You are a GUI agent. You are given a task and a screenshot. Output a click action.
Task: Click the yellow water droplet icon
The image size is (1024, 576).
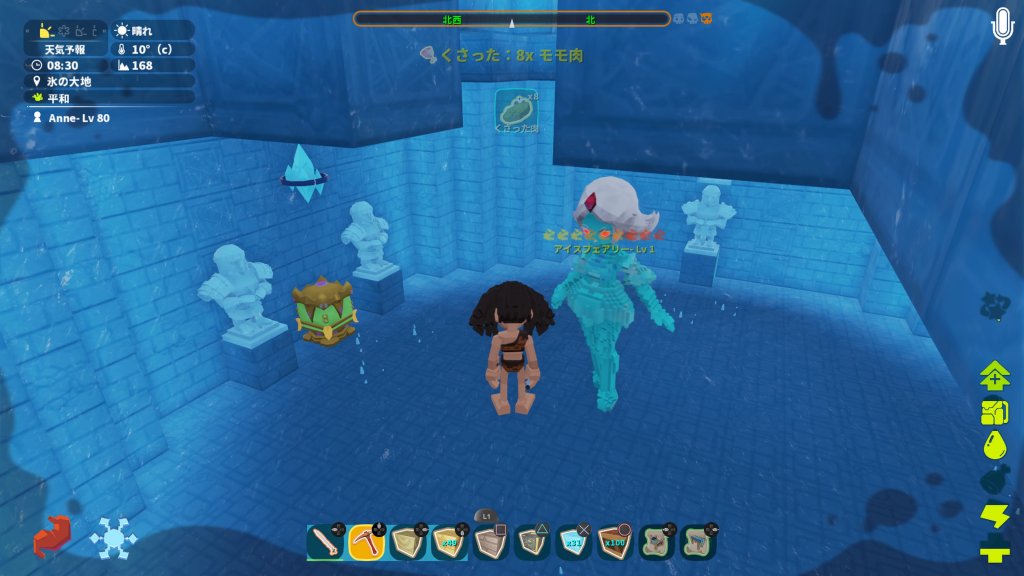pyautogui.click(x=995, y=446)
